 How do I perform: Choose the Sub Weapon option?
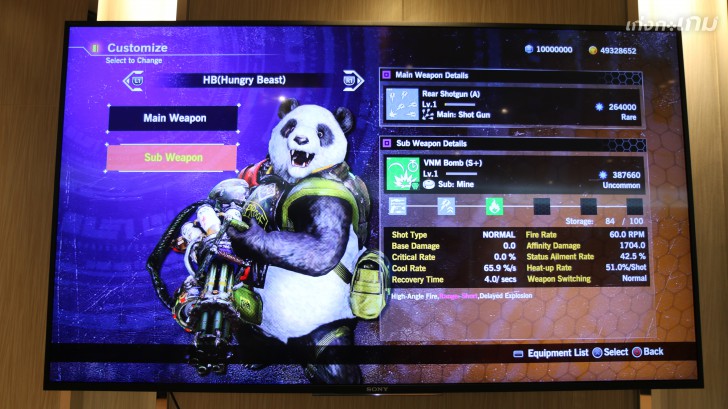pyautogui.click(x=172, y=157)
